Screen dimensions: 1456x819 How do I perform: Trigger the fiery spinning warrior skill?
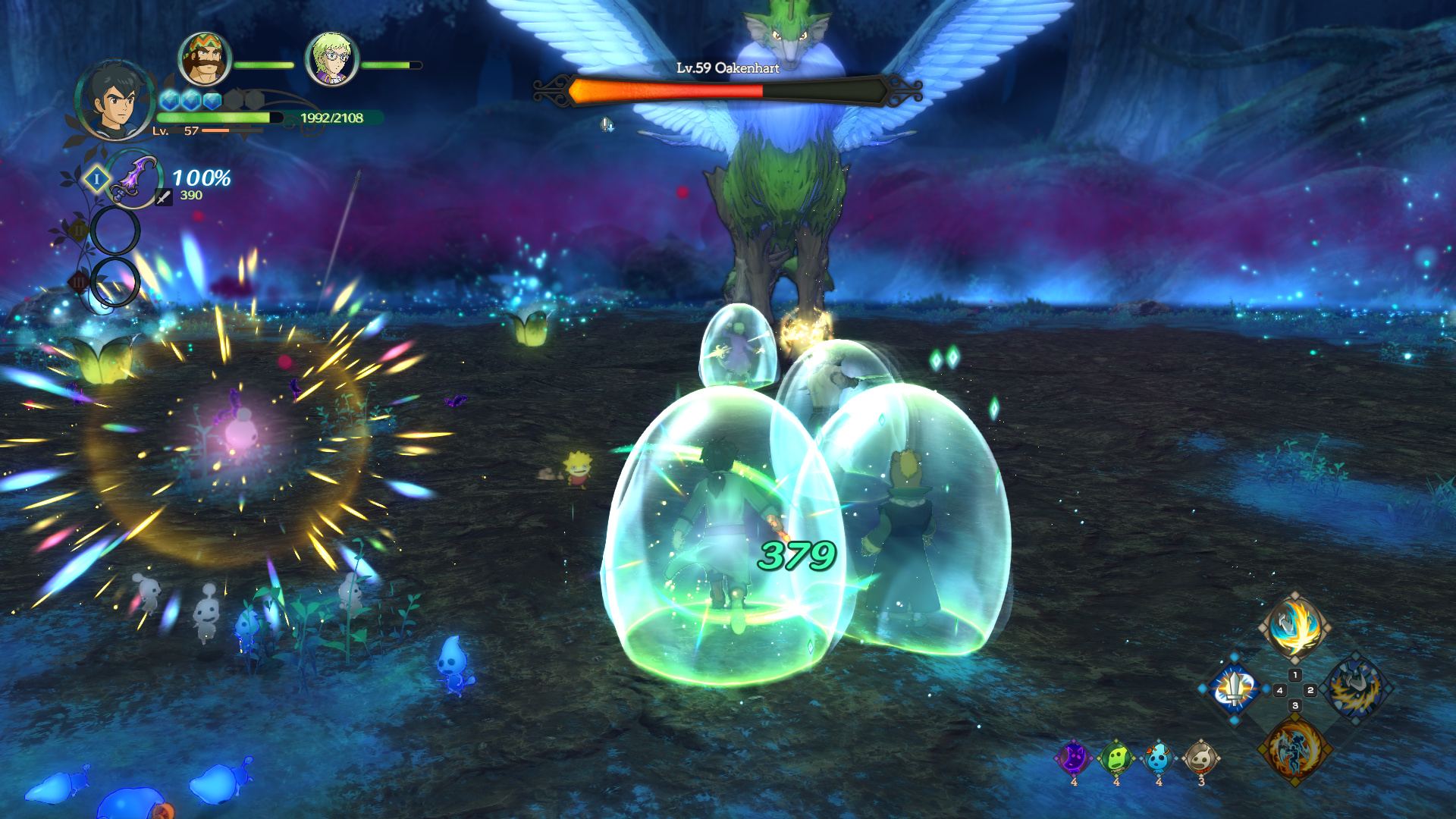pos(1294,749)
